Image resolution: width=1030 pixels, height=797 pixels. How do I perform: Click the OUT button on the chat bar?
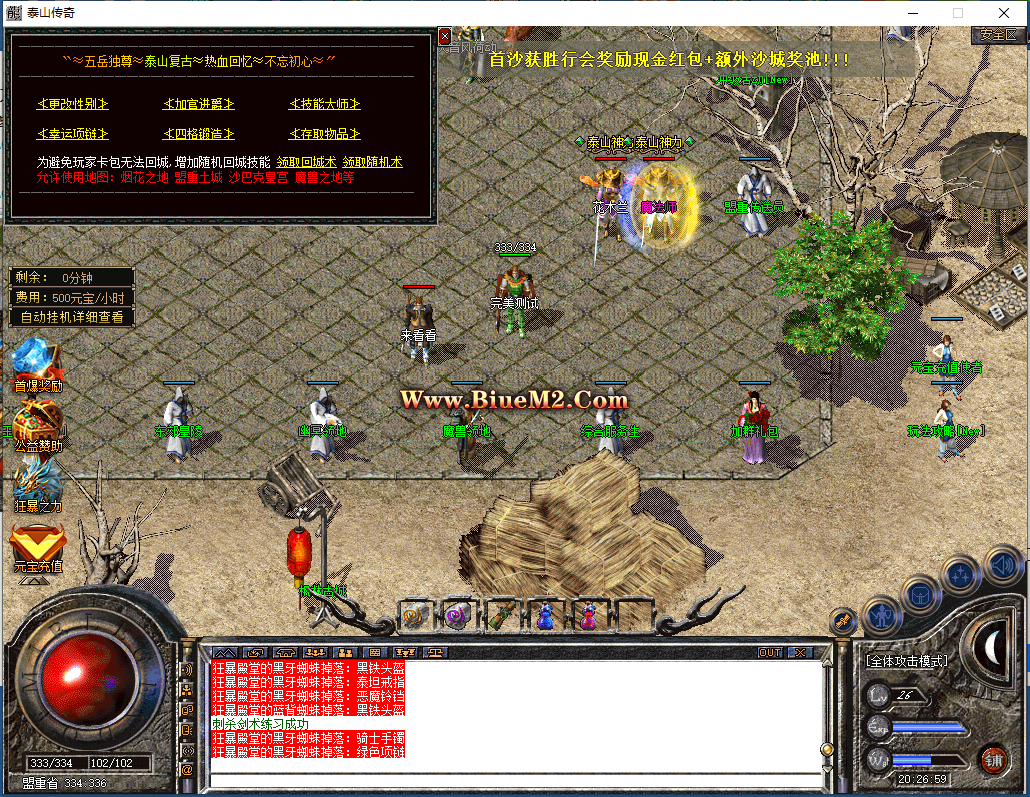[x=769, y=652]
